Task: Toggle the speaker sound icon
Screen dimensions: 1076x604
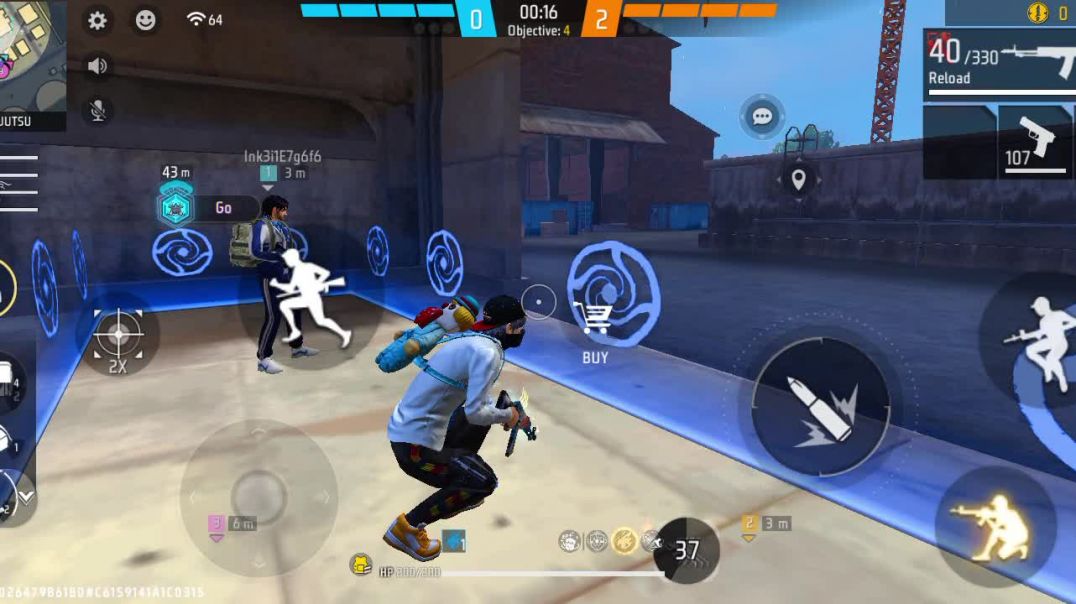Action: [x=97, y=66]
